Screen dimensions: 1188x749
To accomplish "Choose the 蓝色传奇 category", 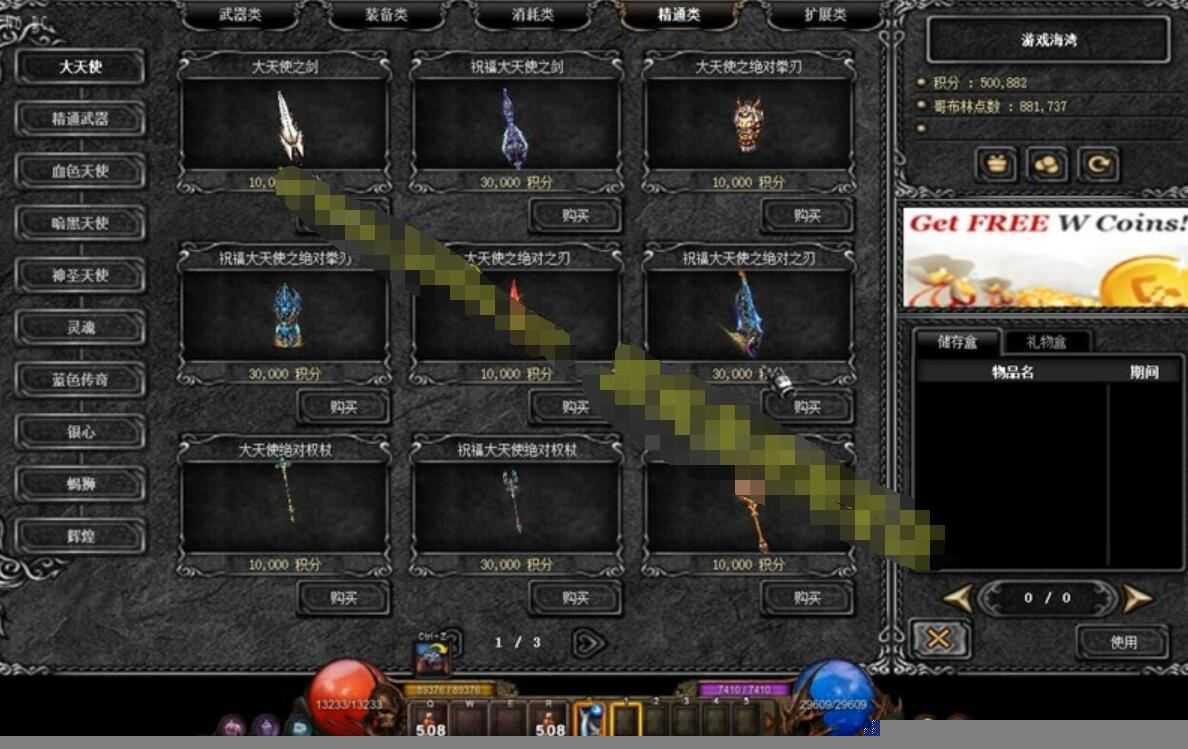I will (x=80, y=380).
